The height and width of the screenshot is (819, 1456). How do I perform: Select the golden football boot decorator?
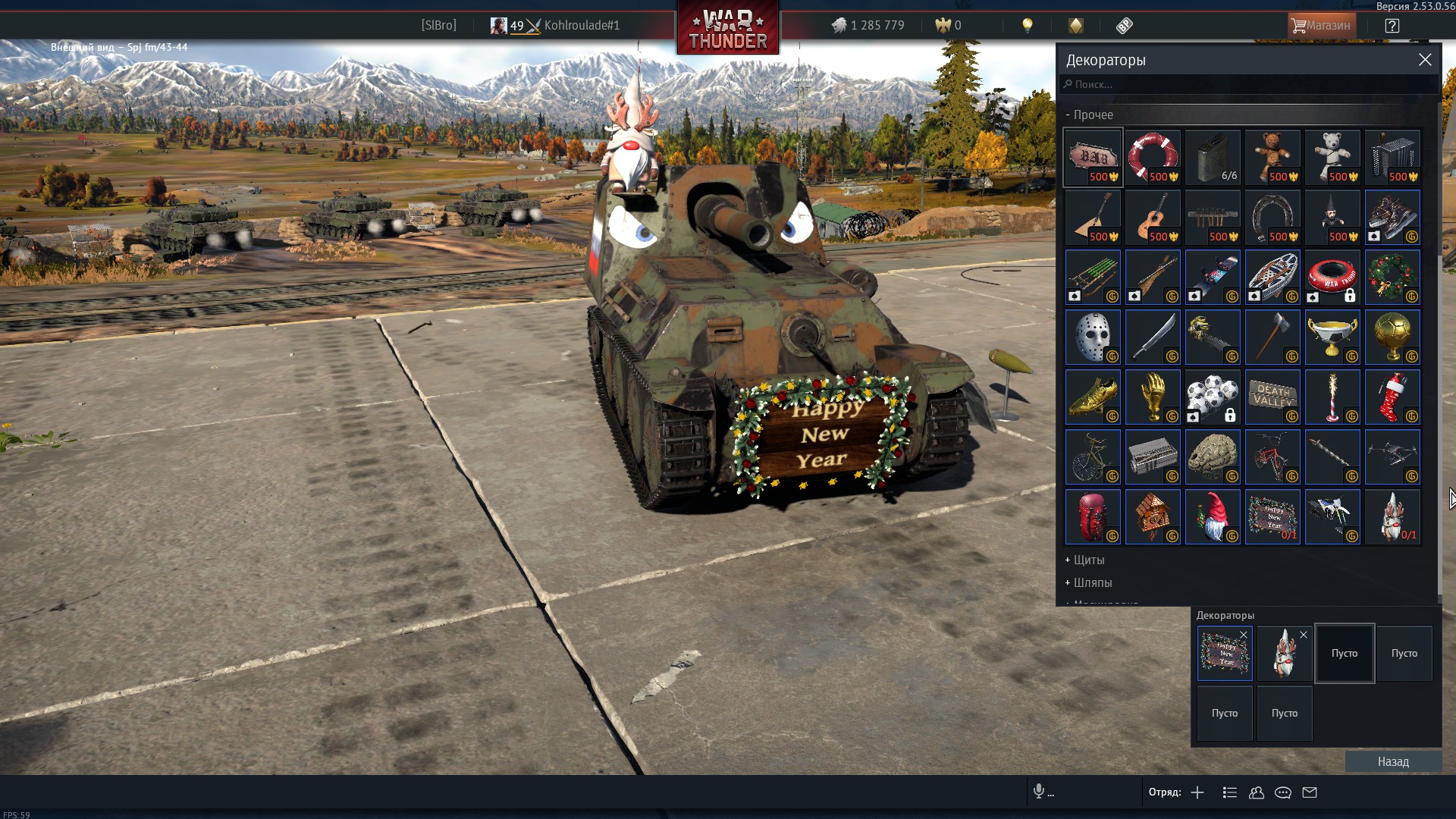1093,397
